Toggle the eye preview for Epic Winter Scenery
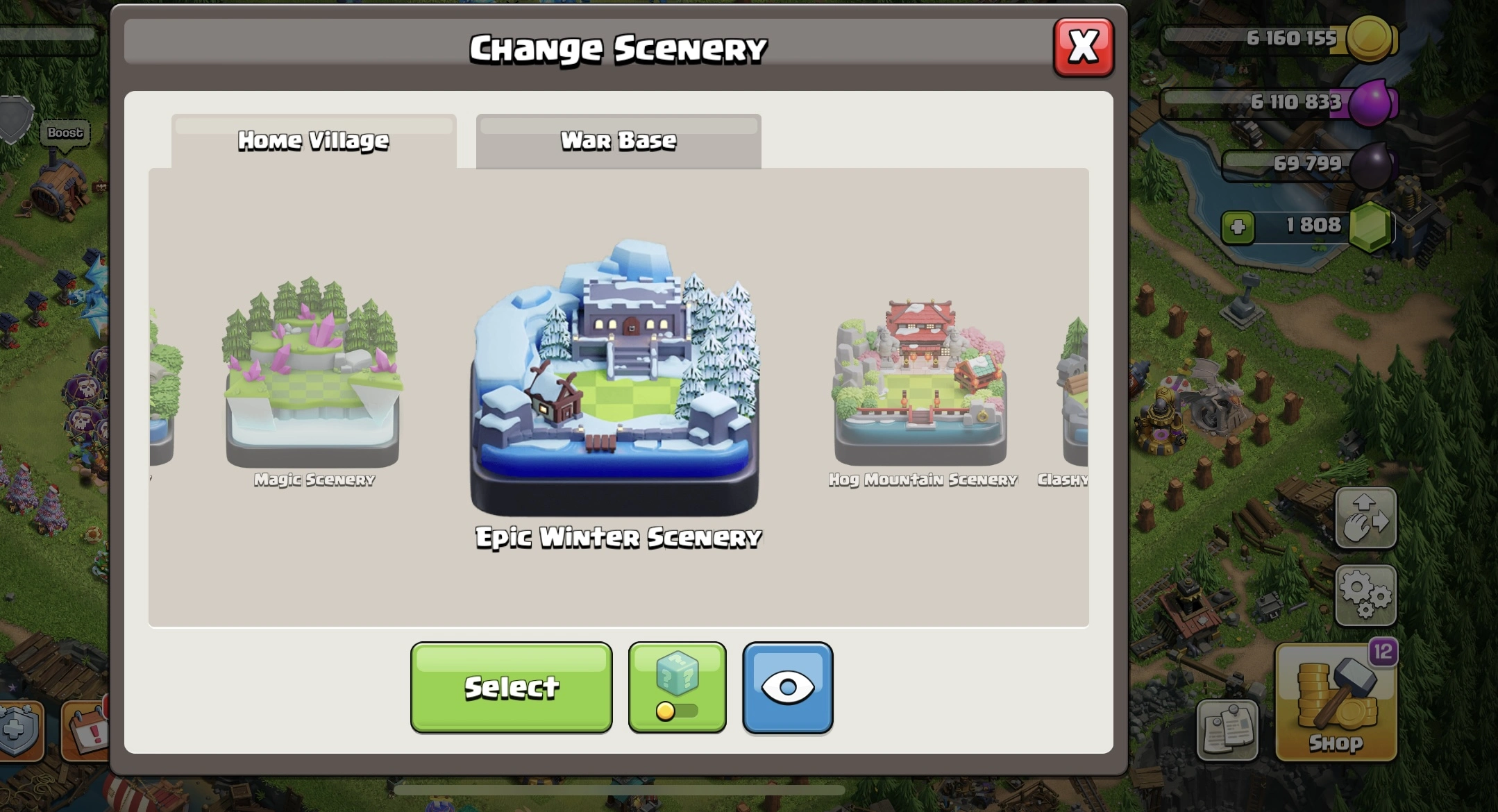This screenshot has height=812, width=1498. 788,686
